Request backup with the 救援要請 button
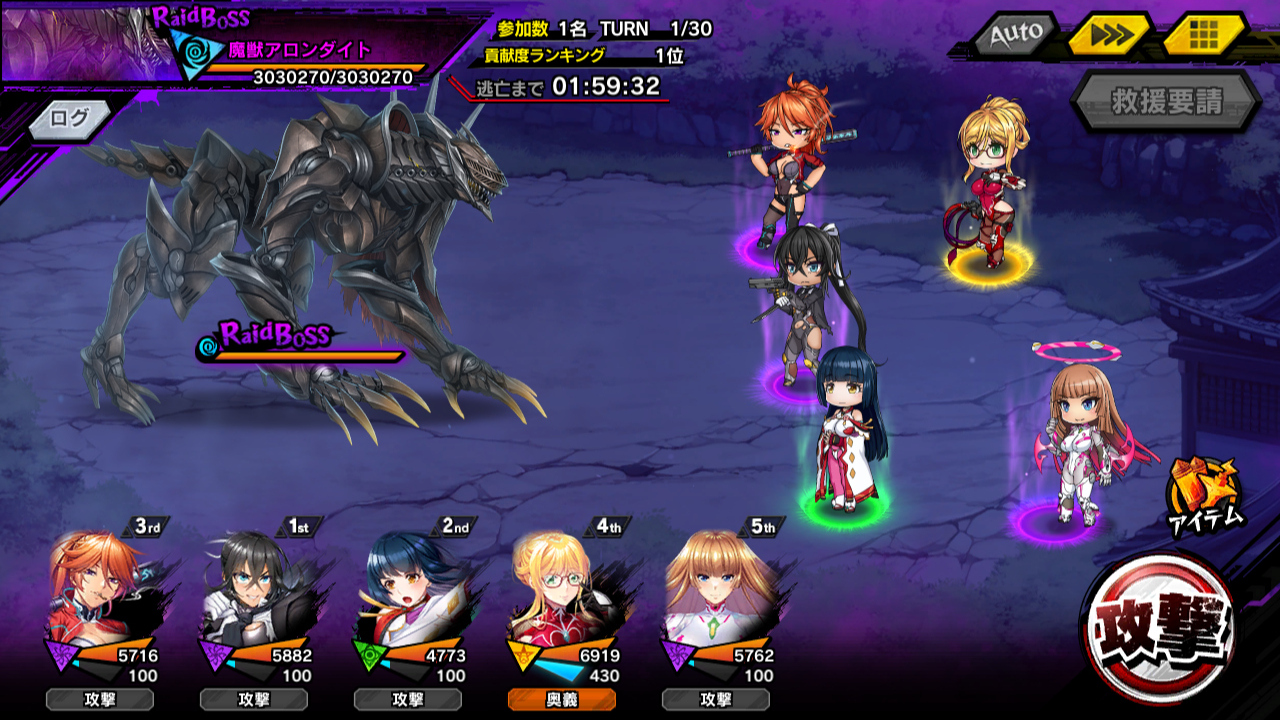 [1166, 101]
